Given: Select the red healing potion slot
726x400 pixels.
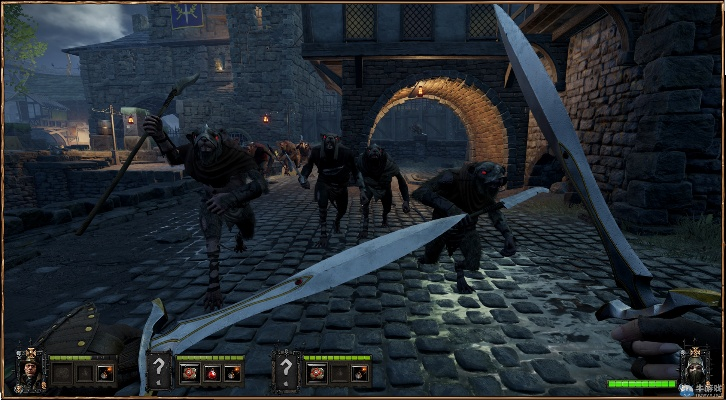Looking at the screenshot, I should [x=209, y=374].
